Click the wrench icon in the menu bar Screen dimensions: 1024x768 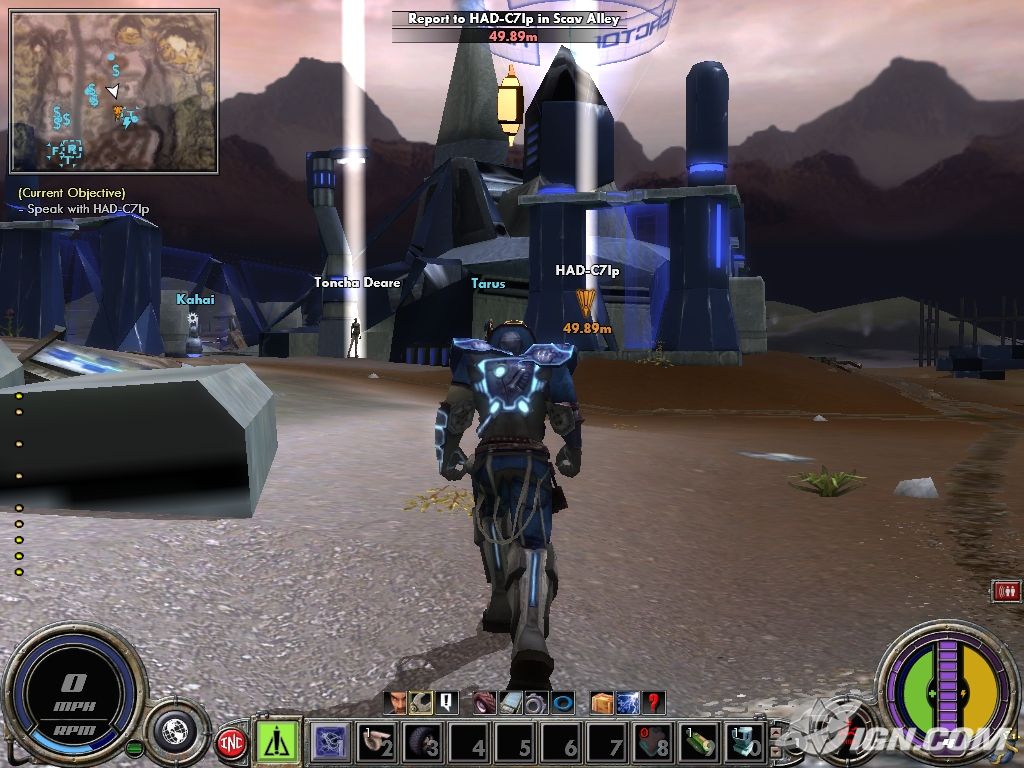(x=421, y=703)
